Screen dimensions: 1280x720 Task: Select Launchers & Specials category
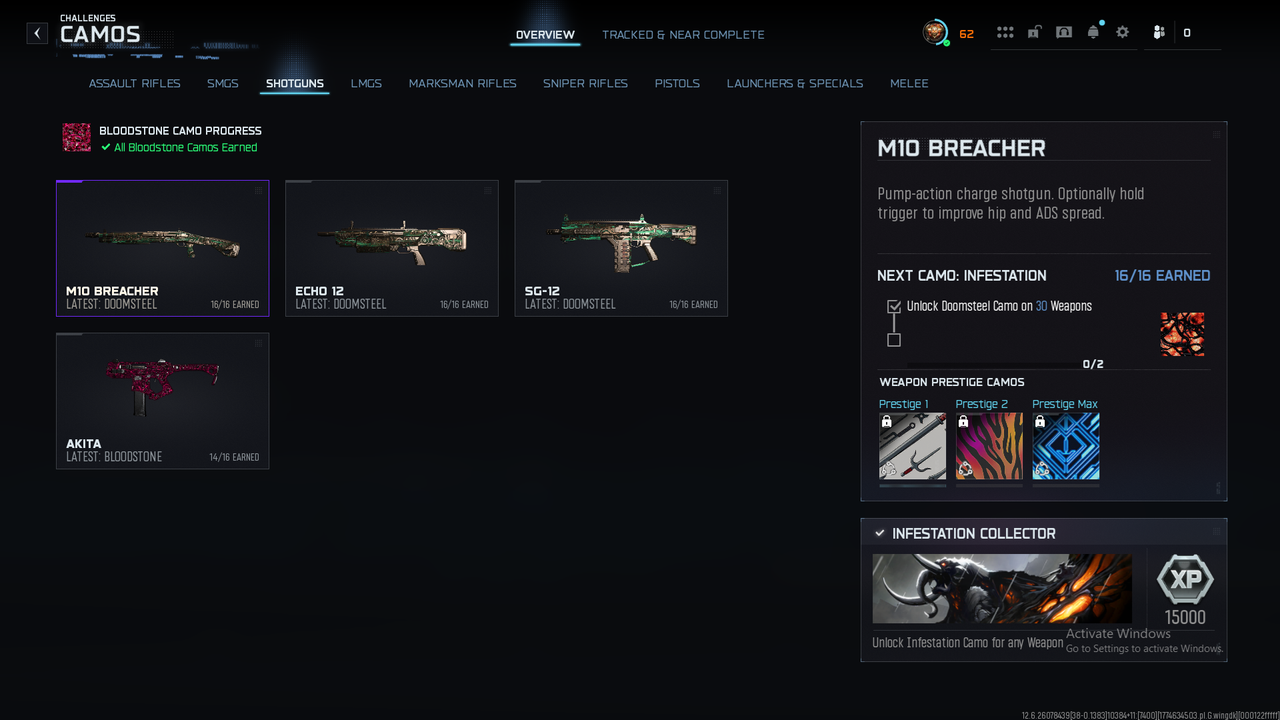(x=795, y=83)
